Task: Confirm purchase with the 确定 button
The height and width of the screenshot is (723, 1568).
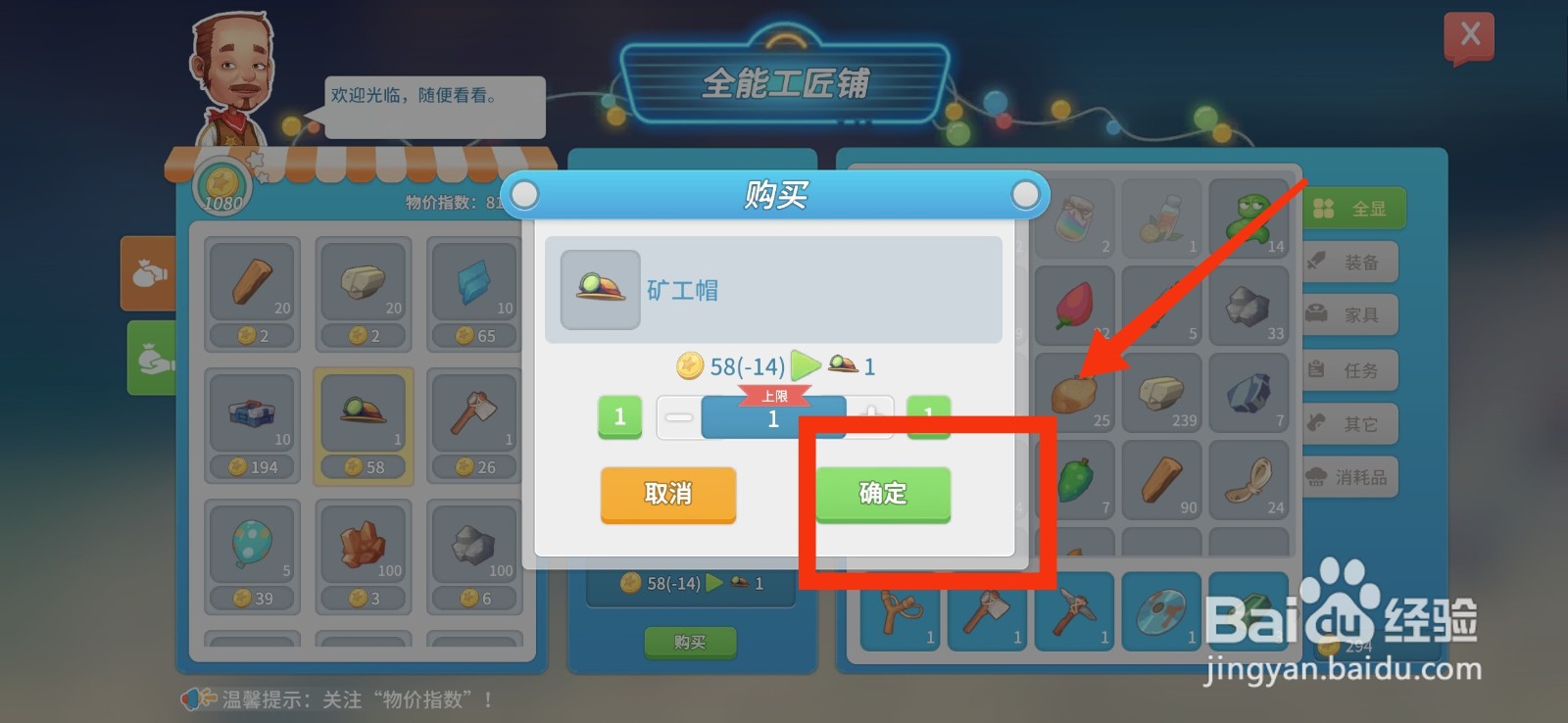Action: pos(881,495)
